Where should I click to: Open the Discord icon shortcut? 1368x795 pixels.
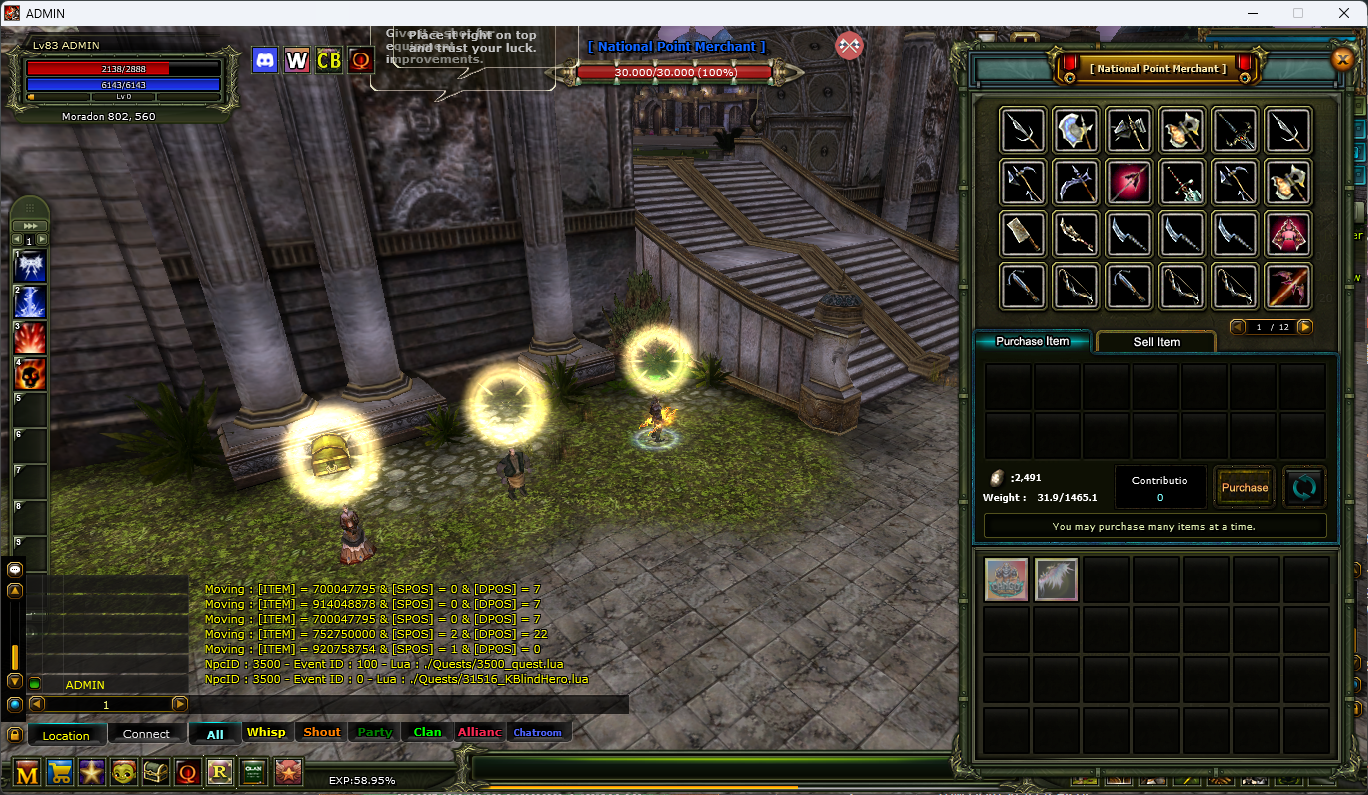265,60
